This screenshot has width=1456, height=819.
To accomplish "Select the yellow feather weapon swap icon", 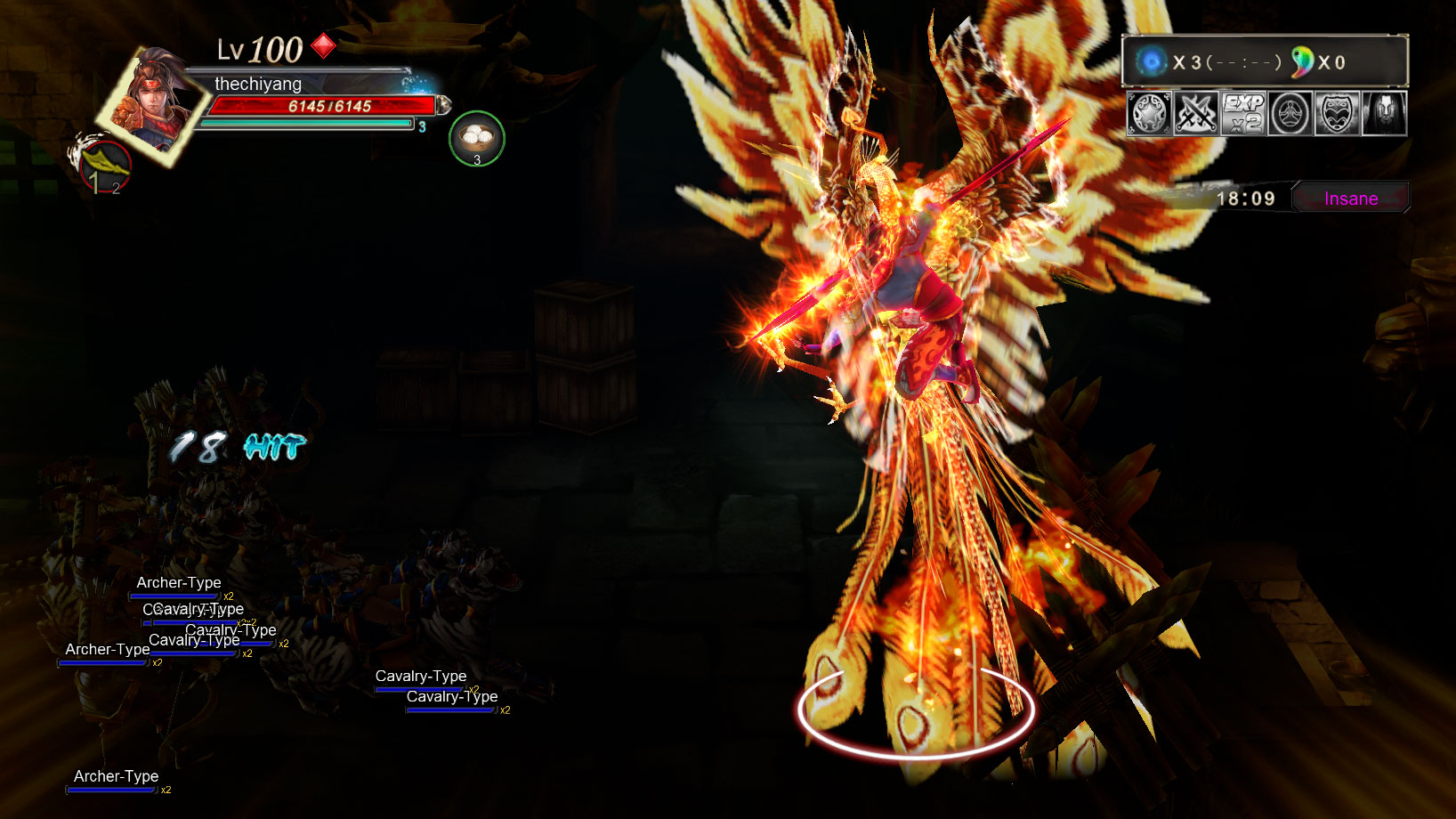I will (103, 163).
